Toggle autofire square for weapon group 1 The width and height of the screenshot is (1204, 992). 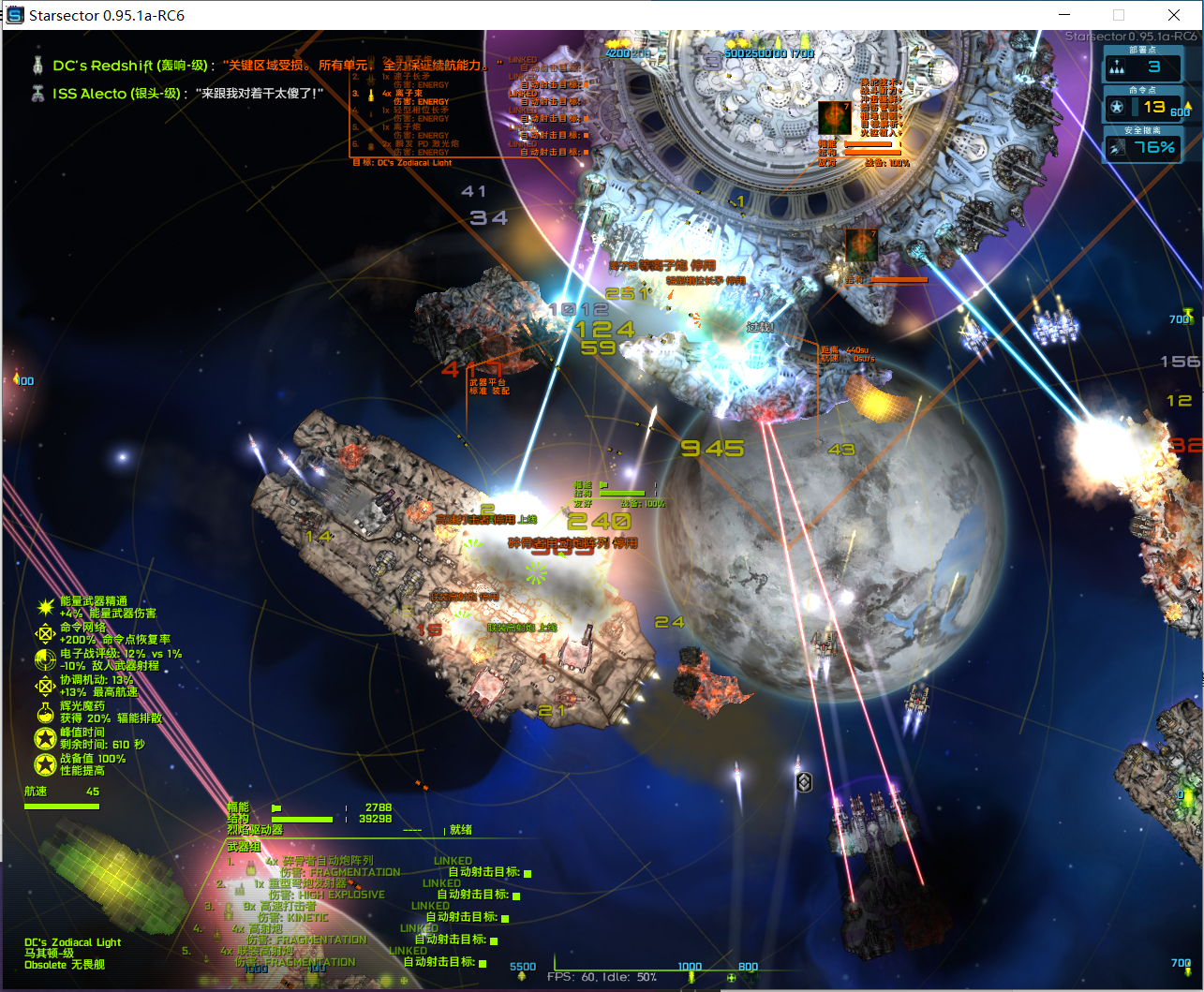point(528,872)
